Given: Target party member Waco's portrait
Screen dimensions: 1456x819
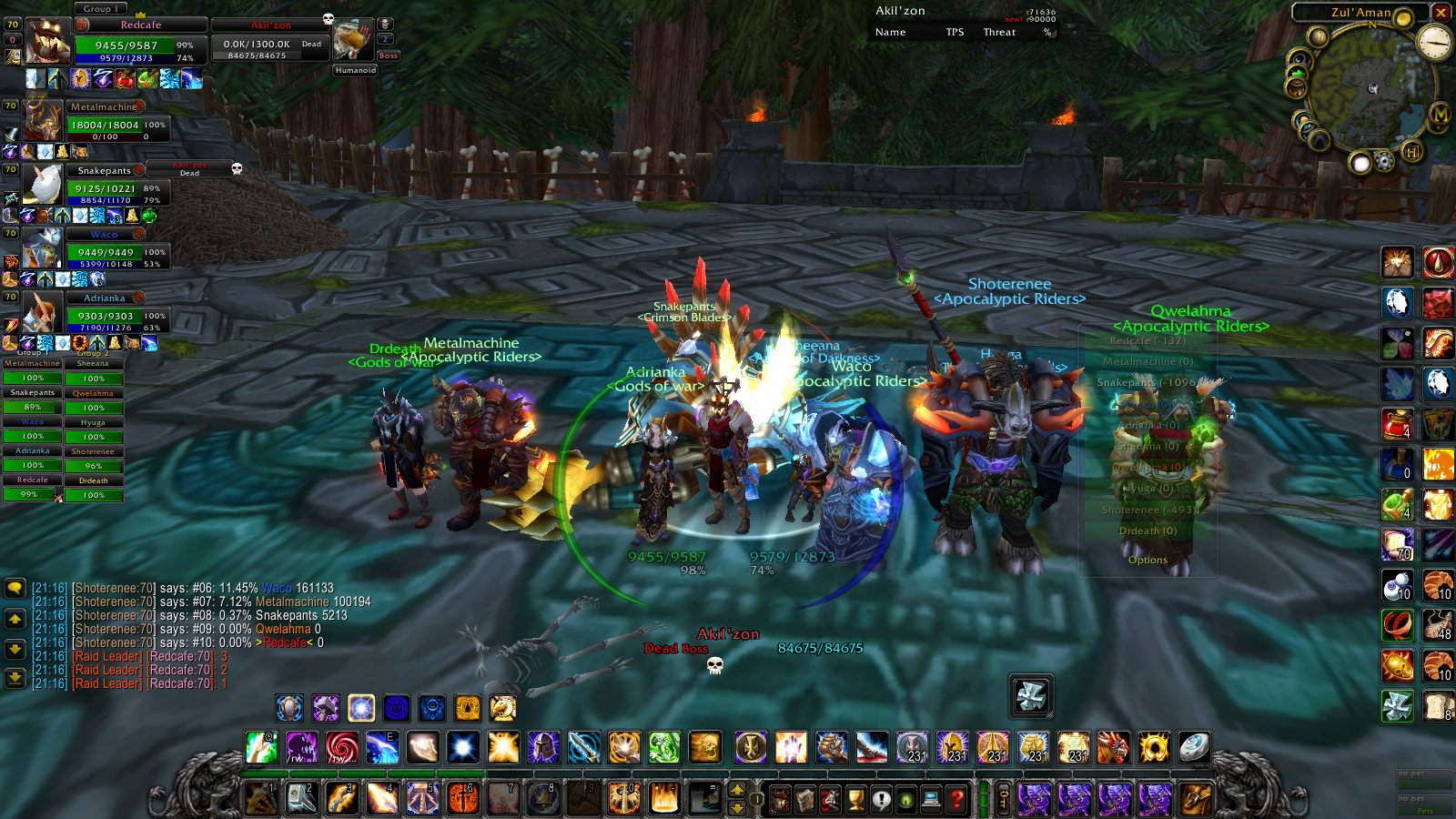Looking at the screenshot, I should click(x=42, y=248).
